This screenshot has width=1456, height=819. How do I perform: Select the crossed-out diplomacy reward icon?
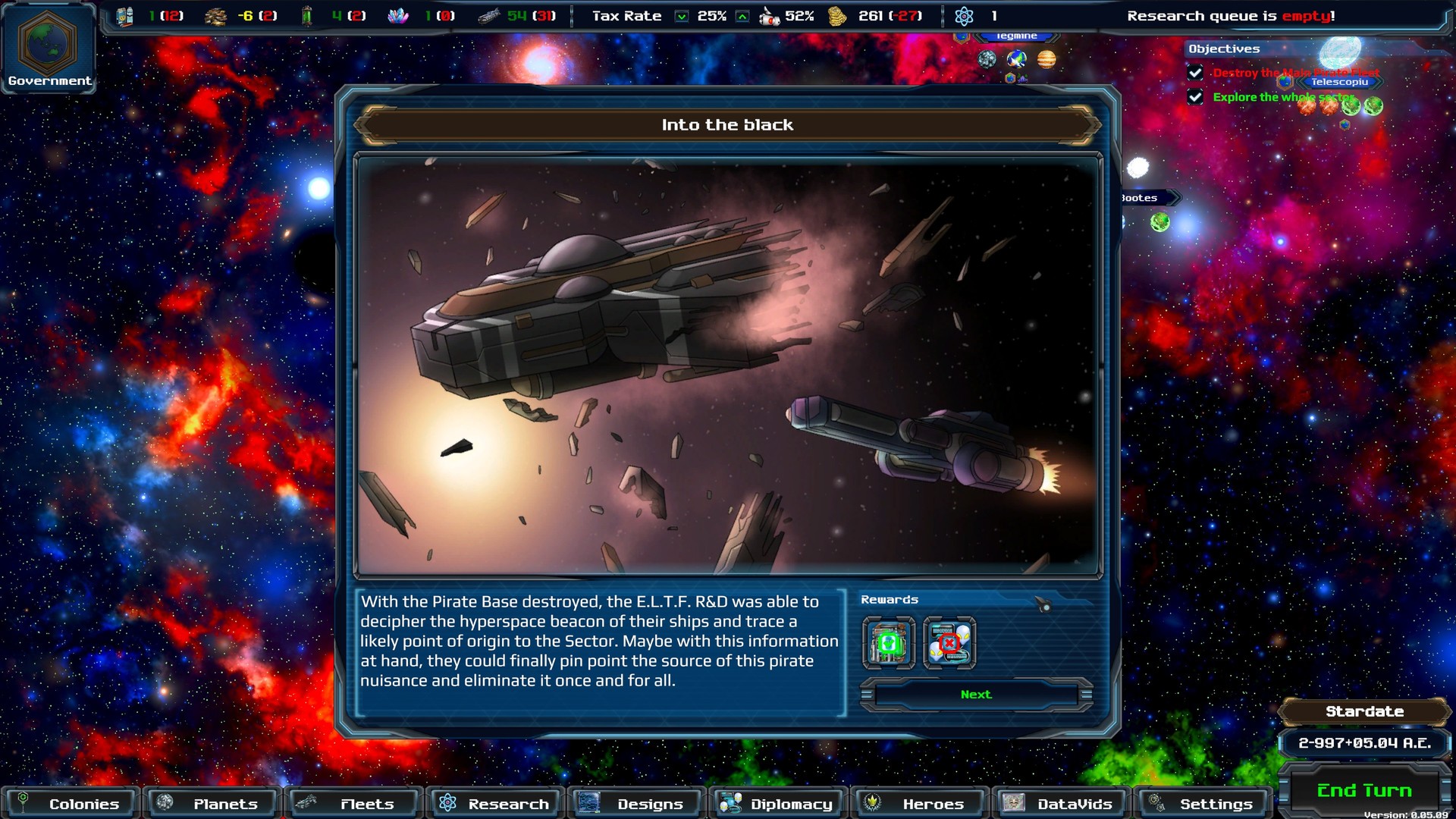(x=950, y=644)
